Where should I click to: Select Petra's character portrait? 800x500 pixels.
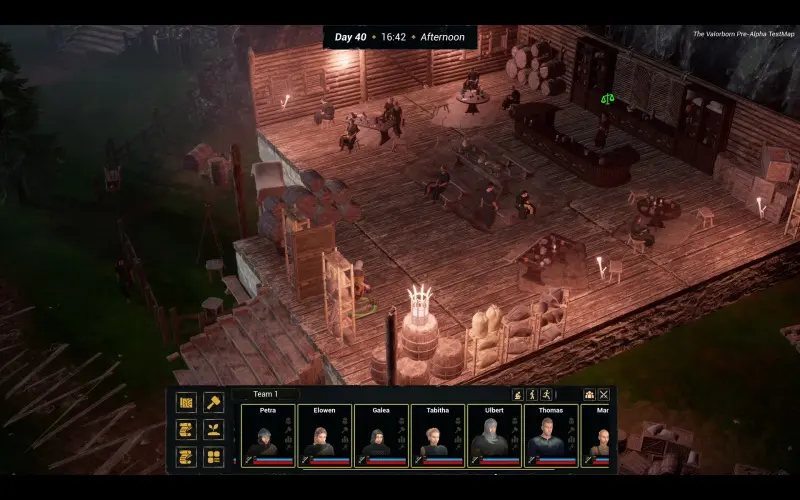(268, 435)
